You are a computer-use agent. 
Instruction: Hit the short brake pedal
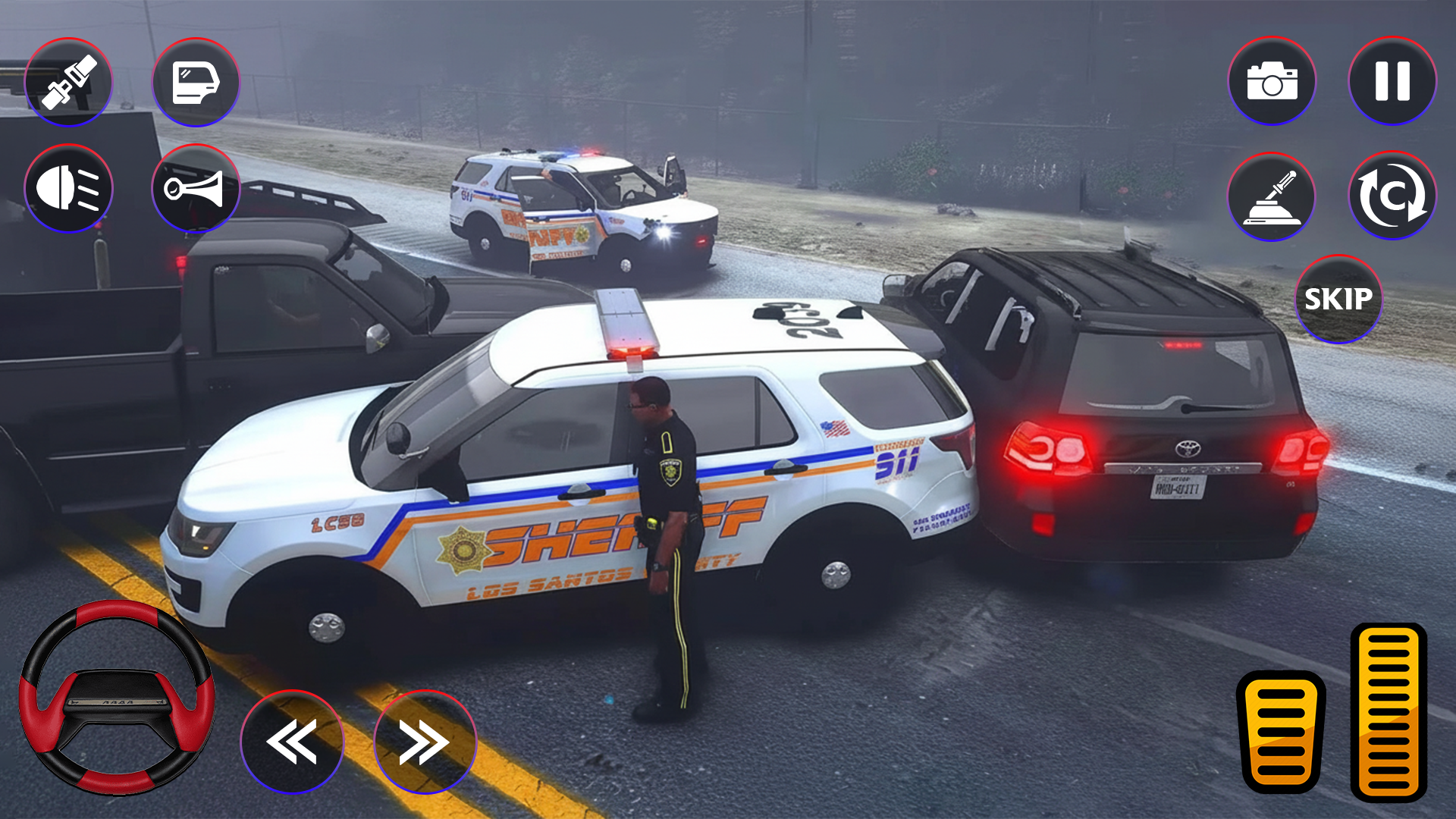point(1281,731)
